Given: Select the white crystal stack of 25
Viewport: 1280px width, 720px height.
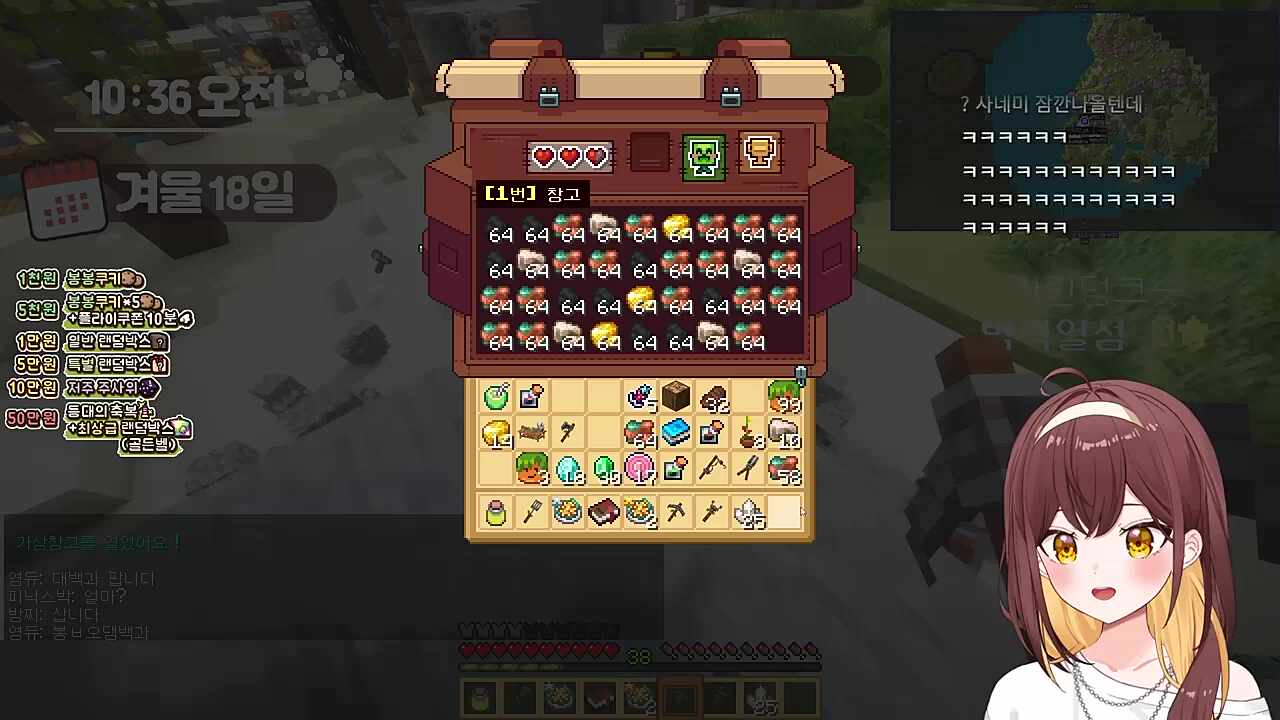Looking at the screenshot, I should [x=747, y=513].
